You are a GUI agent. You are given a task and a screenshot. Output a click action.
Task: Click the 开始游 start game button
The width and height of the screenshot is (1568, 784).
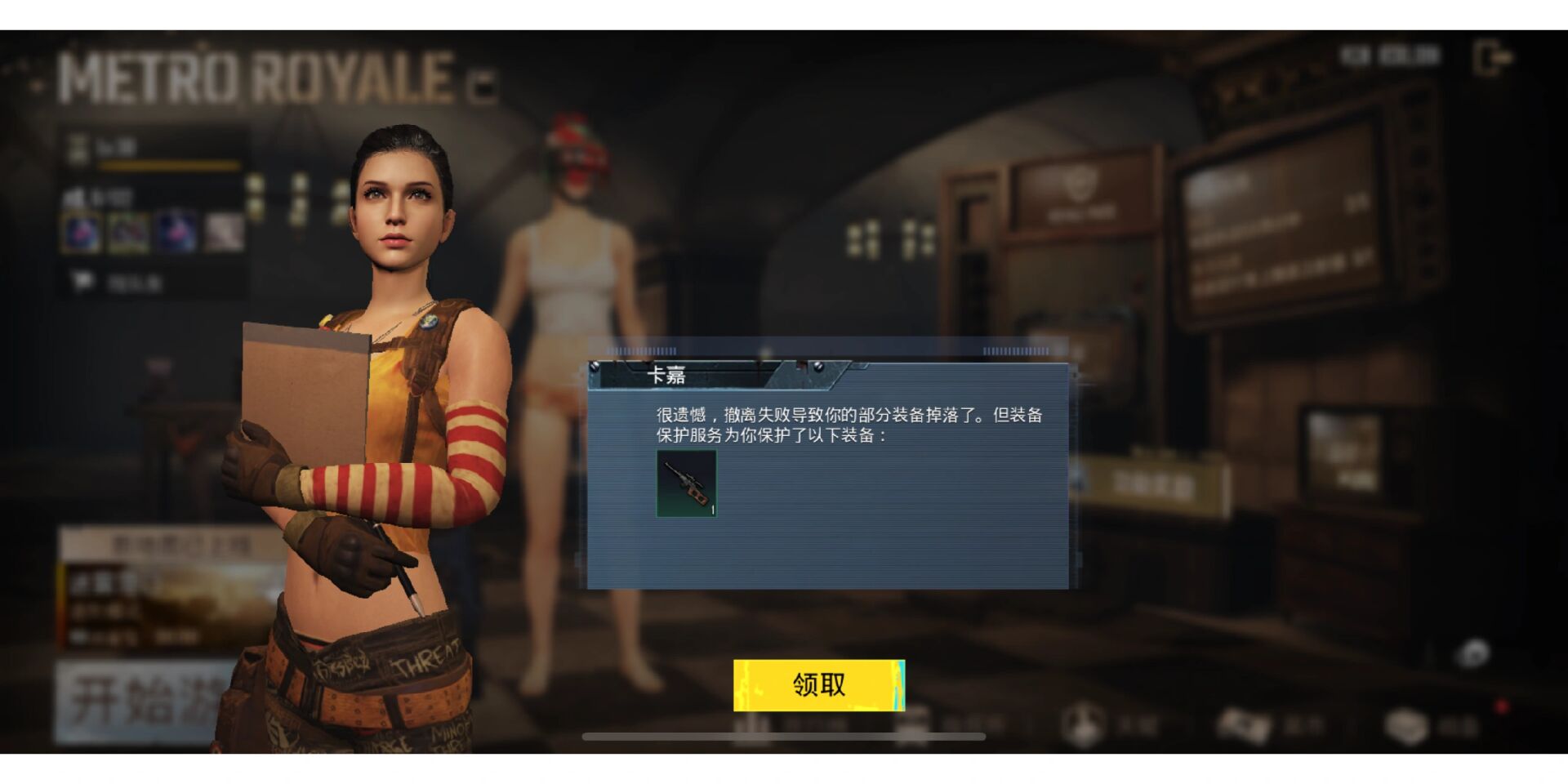(x=131, y=702)
